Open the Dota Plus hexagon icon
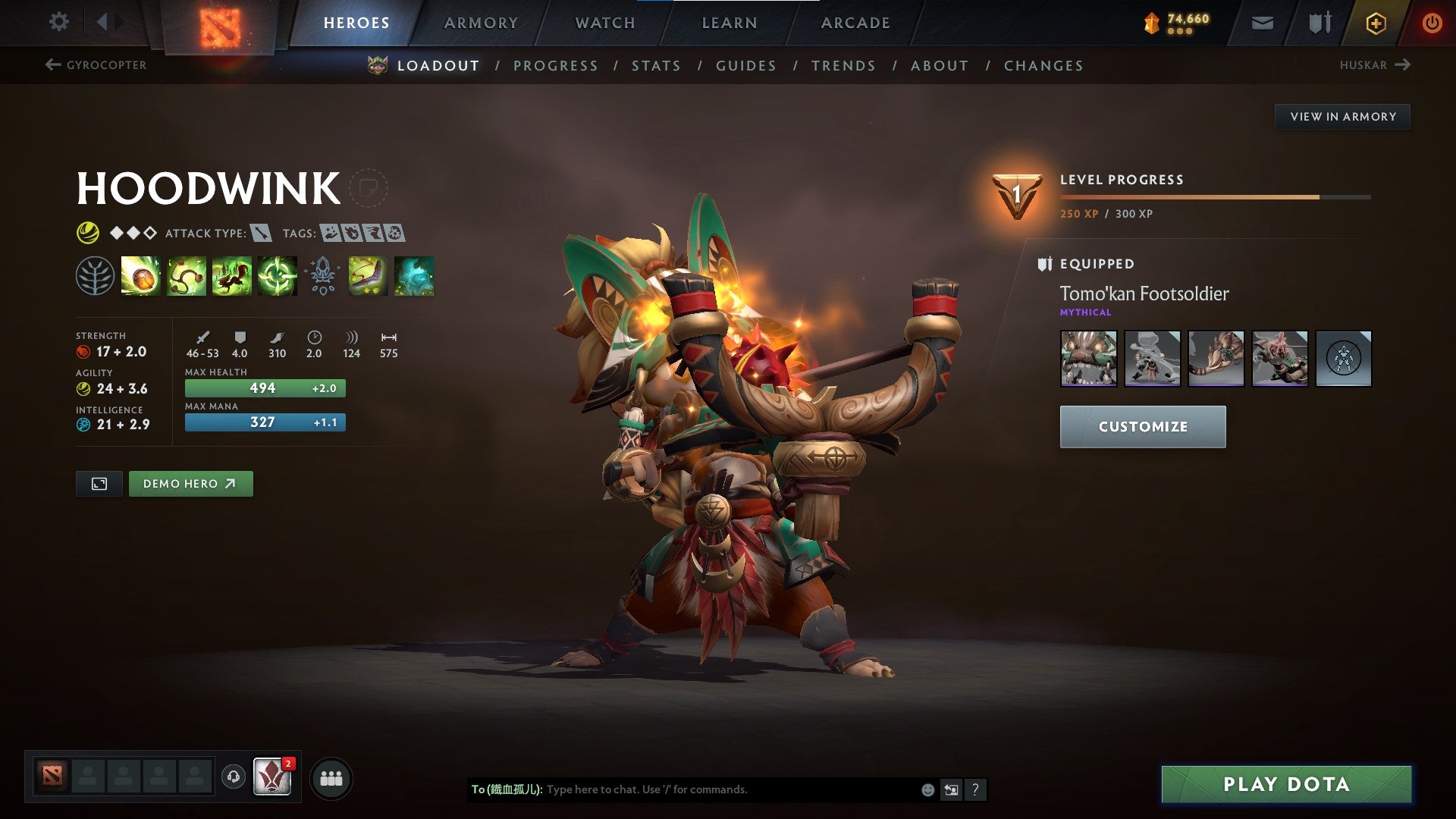The height and width of the screenshot is (819, 1456). [x=1376, y=22]
